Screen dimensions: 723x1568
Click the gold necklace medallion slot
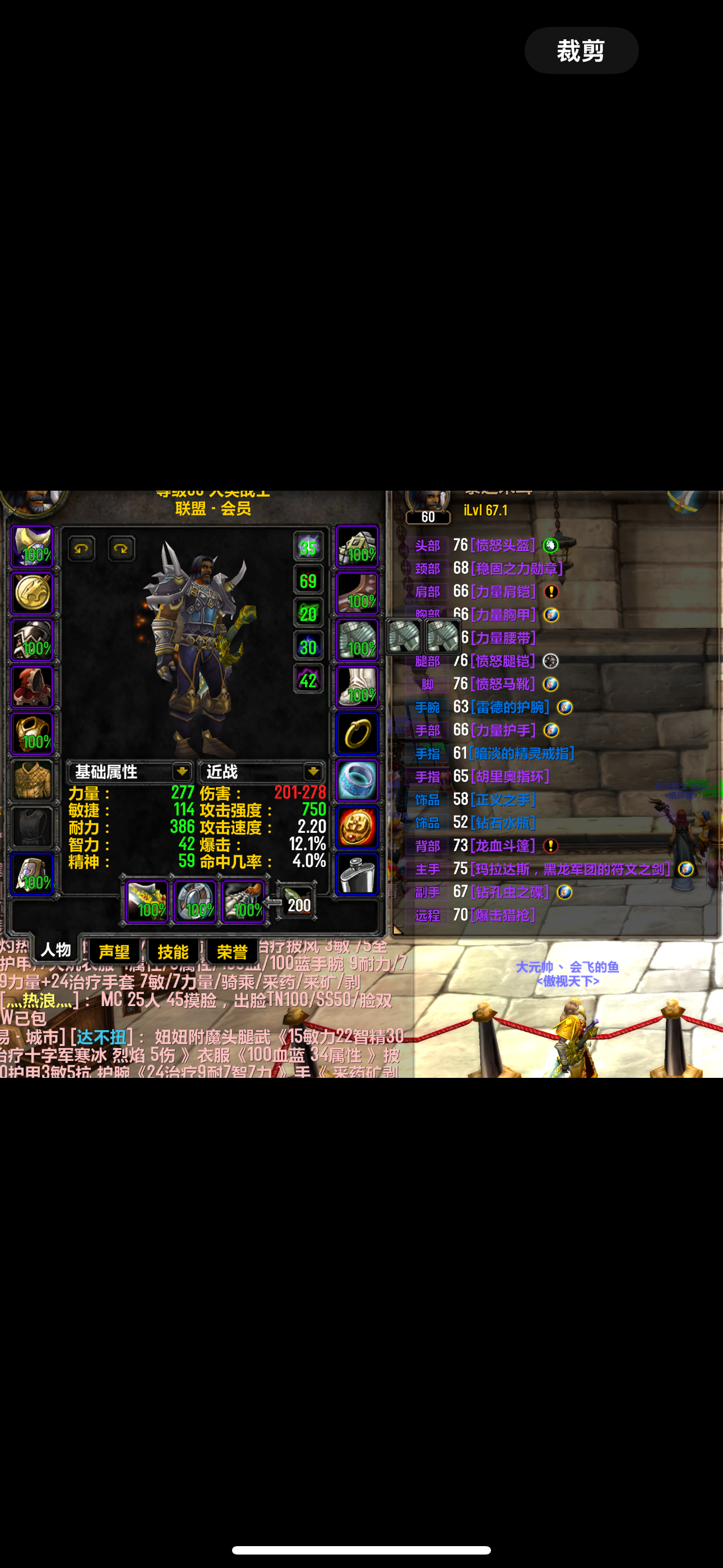coord(33,593)
